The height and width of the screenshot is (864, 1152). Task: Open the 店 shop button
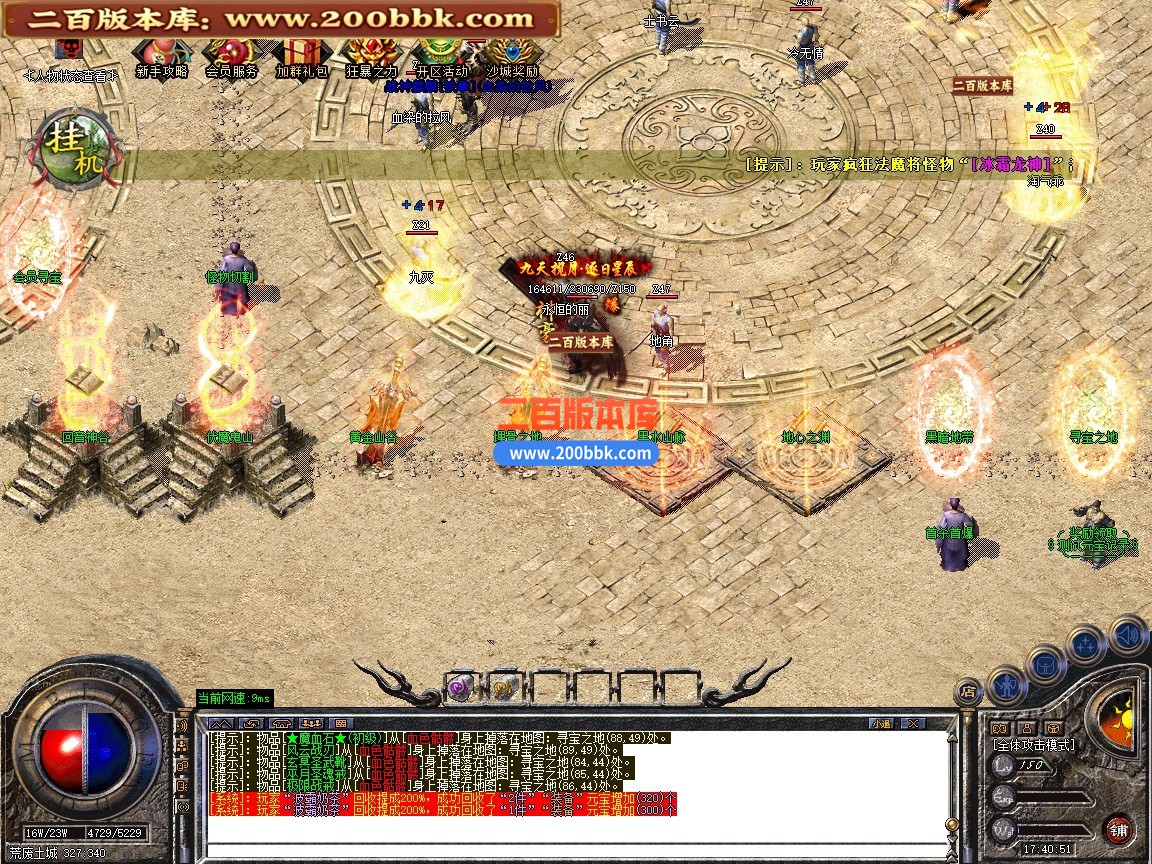click(x=967, y=689)
